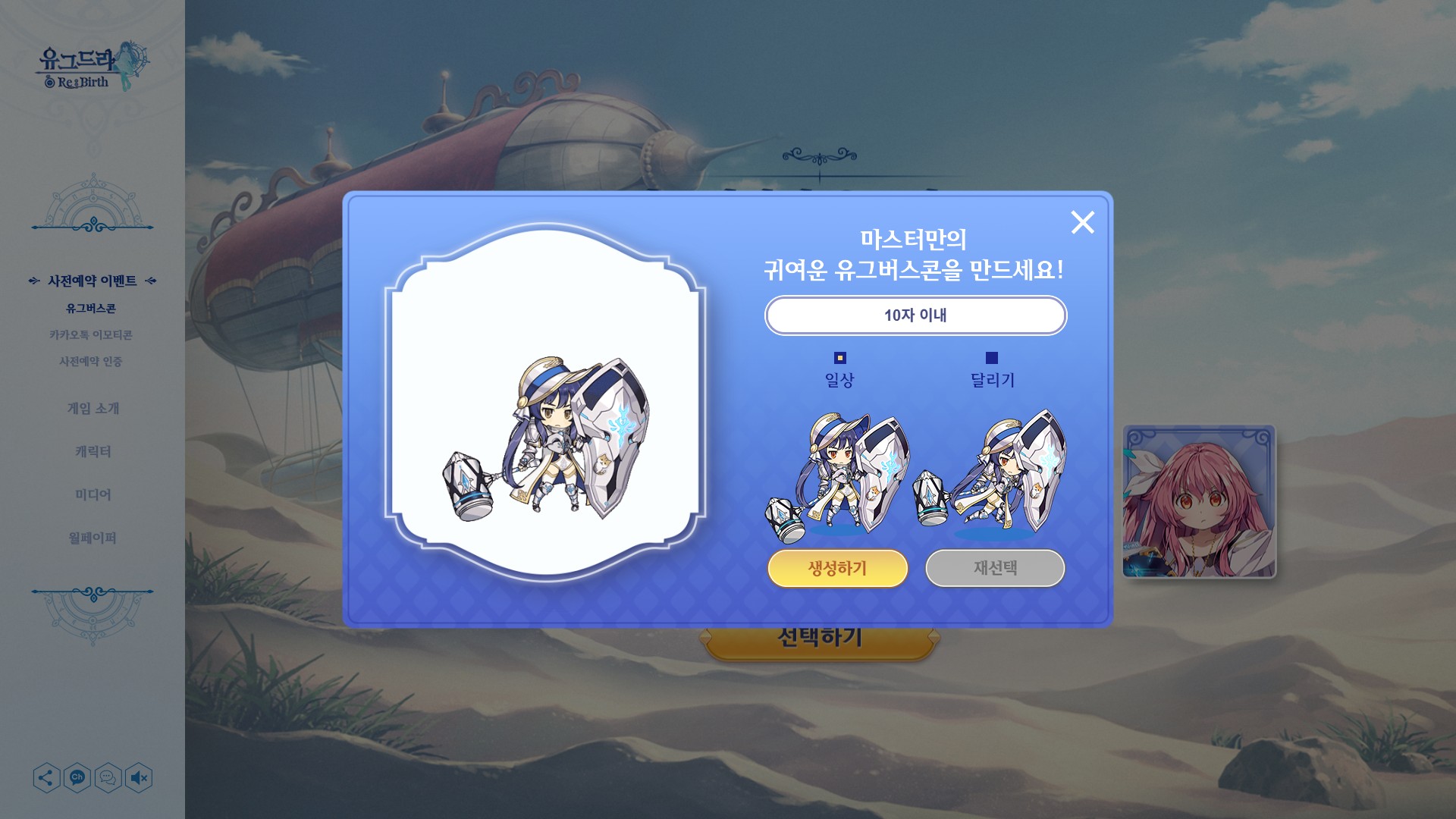Click the share icon in sidebar
Screen dimensions: 1456x819
[46, 778]
